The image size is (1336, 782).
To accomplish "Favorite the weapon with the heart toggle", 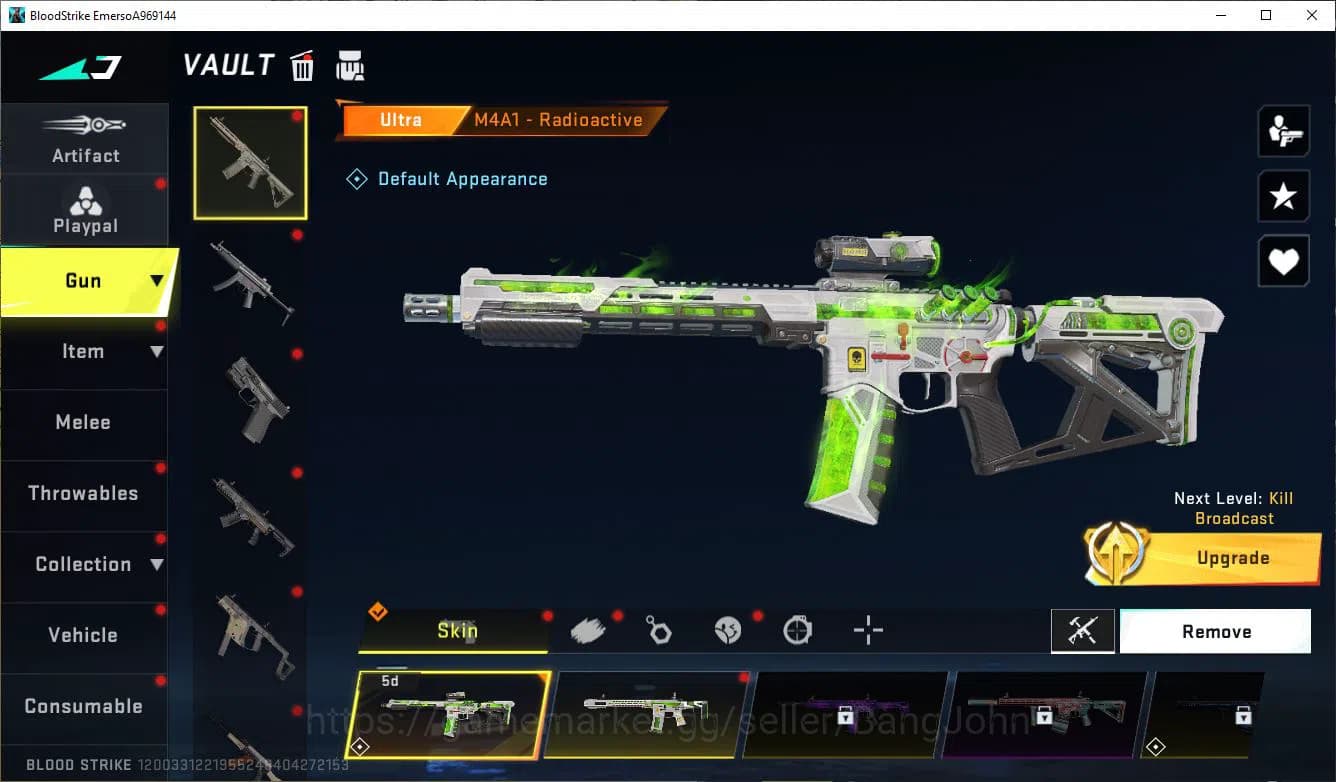I will point(1283,261).
